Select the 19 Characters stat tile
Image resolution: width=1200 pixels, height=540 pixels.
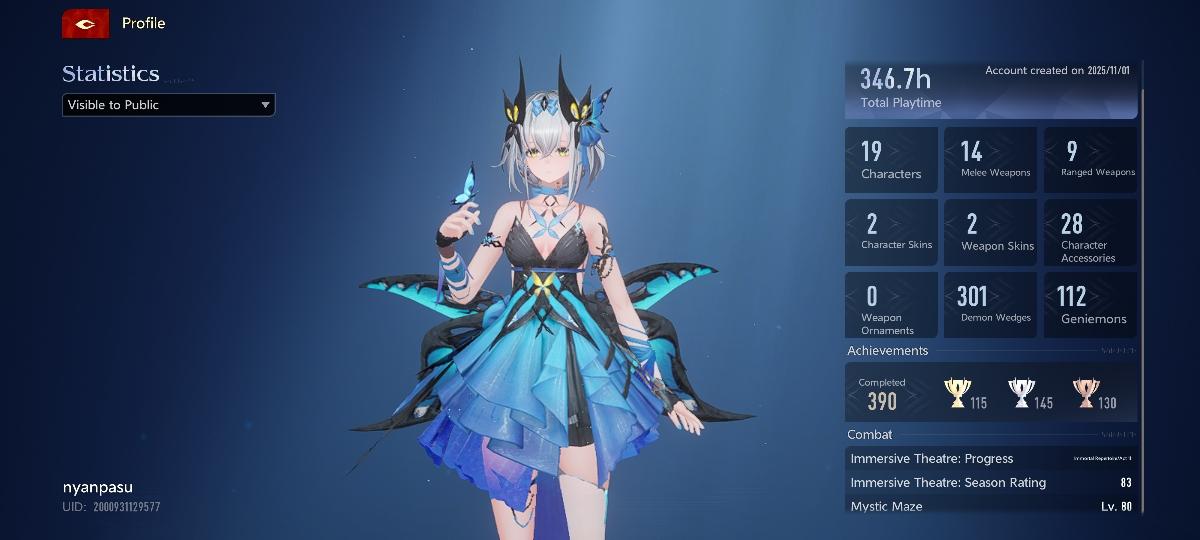coord(891,160)
